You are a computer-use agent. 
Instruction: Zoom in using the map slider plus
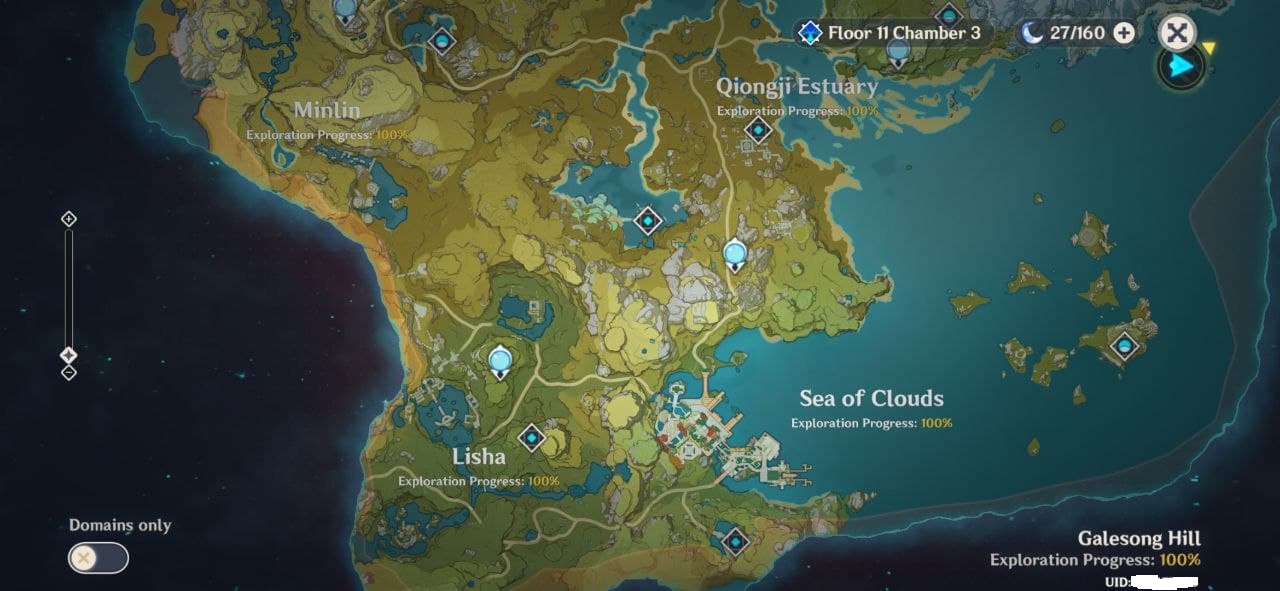pos(68,219)
